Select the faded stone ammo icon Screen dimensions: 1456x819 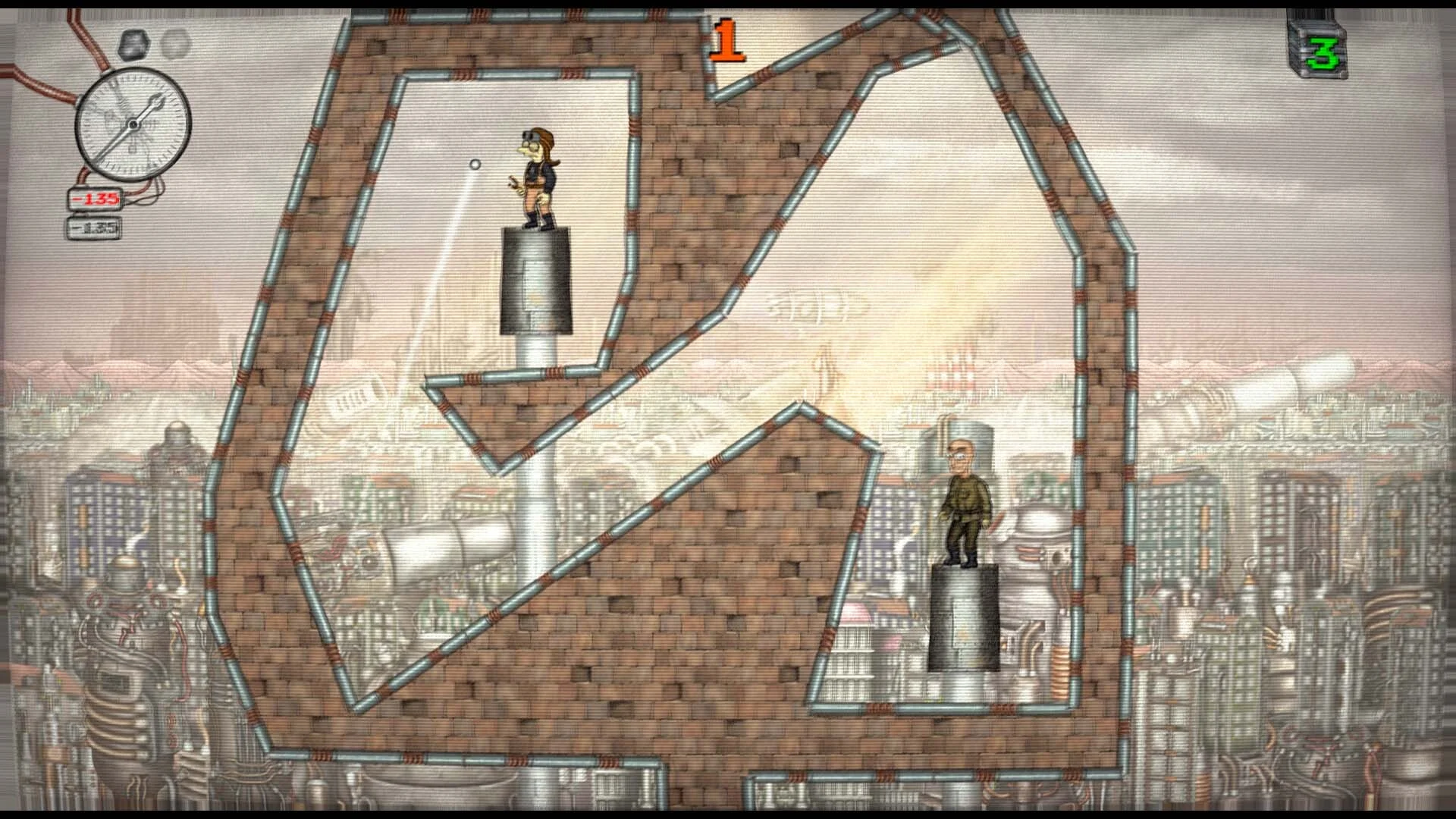click(x=175, y=44)
